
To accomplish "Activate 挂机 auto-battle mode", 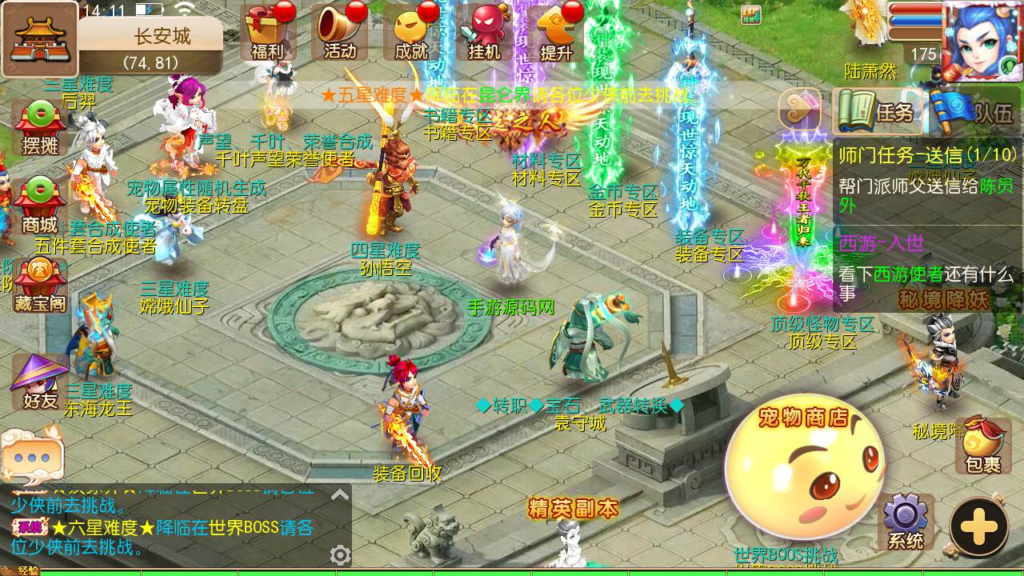I will click(484, 31).
